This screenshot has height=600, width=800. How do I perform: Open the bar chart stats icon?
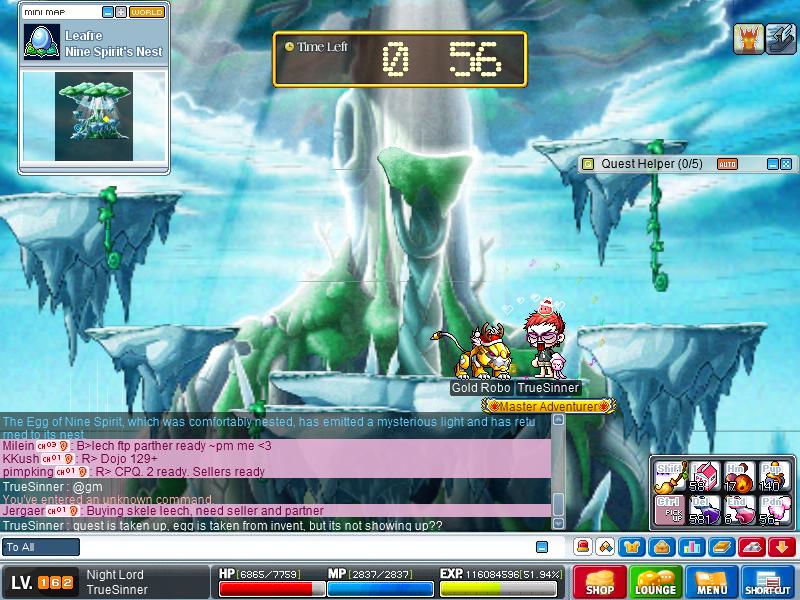[689, 547]
